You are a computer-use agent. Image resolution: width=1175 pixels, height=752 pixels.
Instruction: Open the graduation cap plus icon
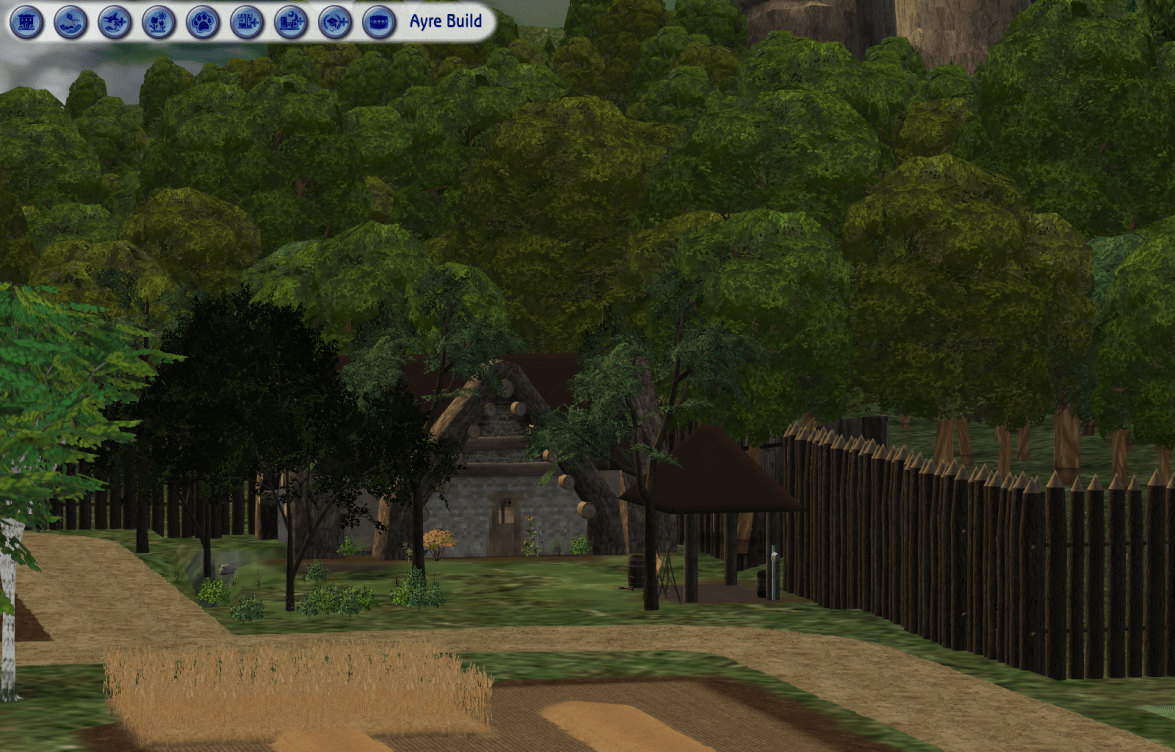(334, 21)
